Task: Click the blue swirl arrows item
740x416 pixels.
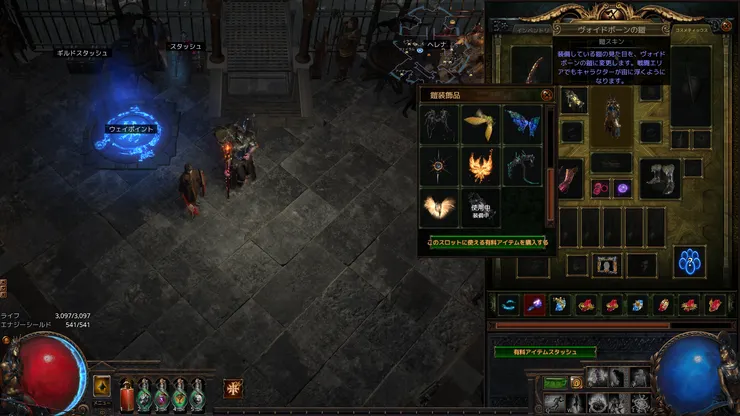Action: [x=509, y=305]
